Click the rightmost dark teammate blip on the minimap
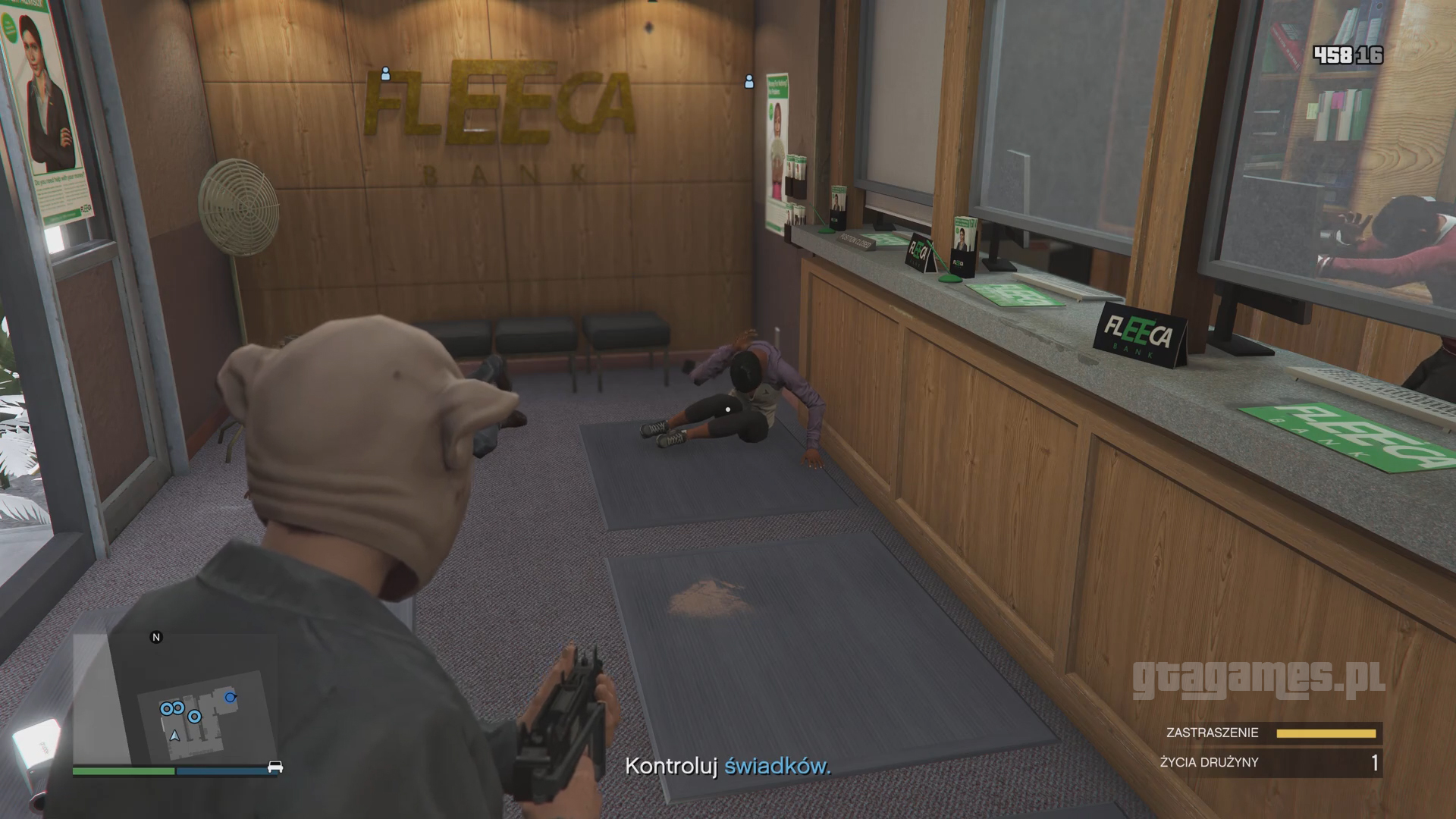Image resolution: width=1456 pixels, height=819 pixels. [231, 696]
